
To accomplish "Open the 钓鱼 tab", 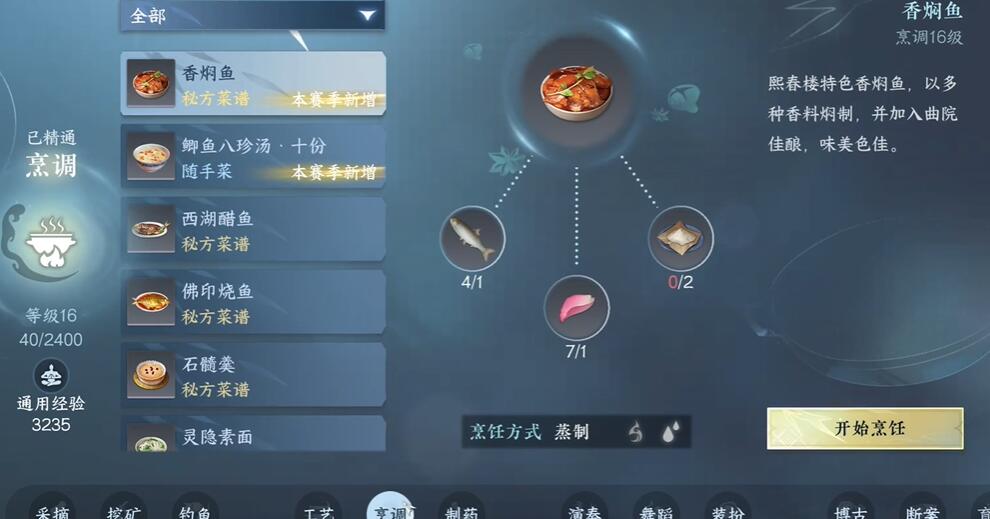I will point(194,510).
